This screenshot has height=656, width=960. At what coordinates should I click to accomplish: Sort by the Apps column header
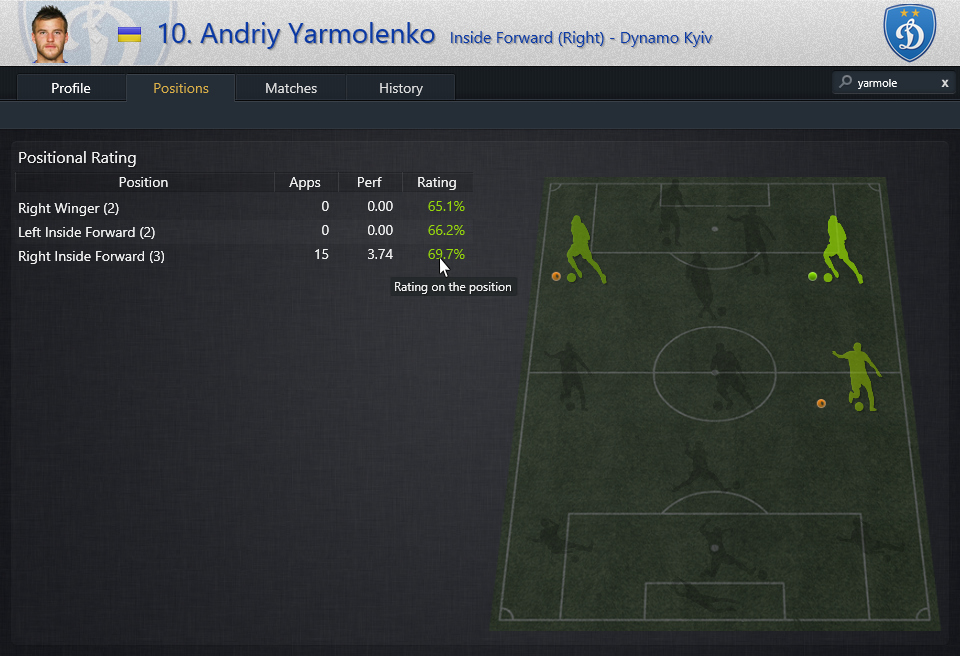305,182
